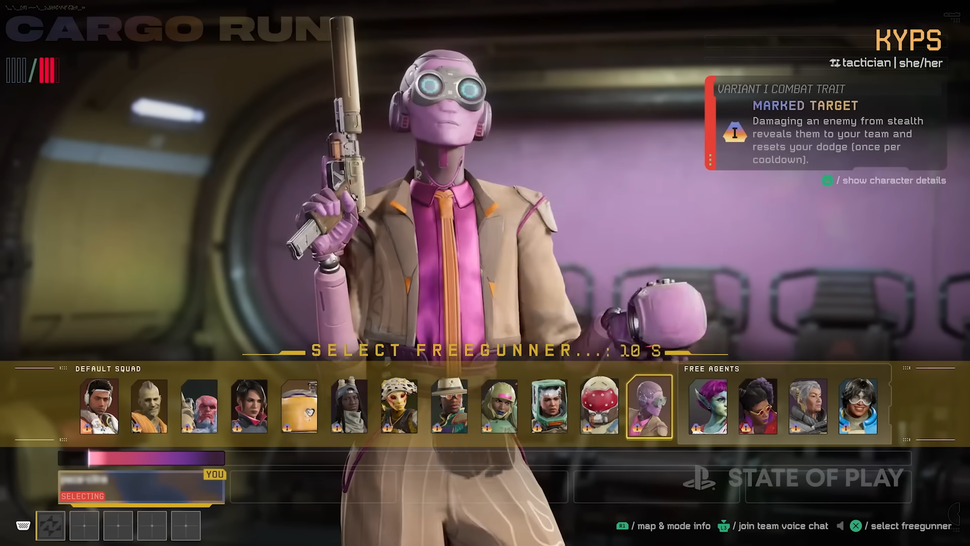970x546 pixels.
Task: Choose the free agent with yellow sunglasses
Action: (x=758, y=406)
